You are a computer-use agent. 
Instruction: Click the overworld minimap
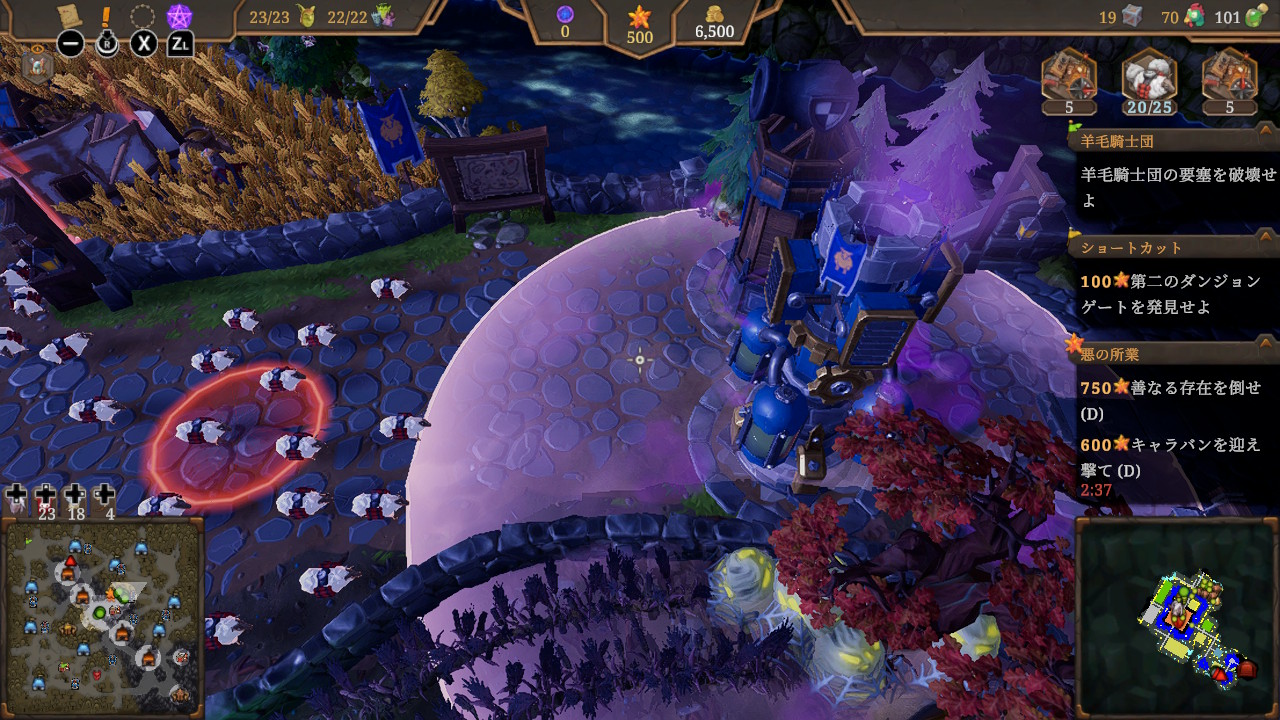tap(103, 615)
